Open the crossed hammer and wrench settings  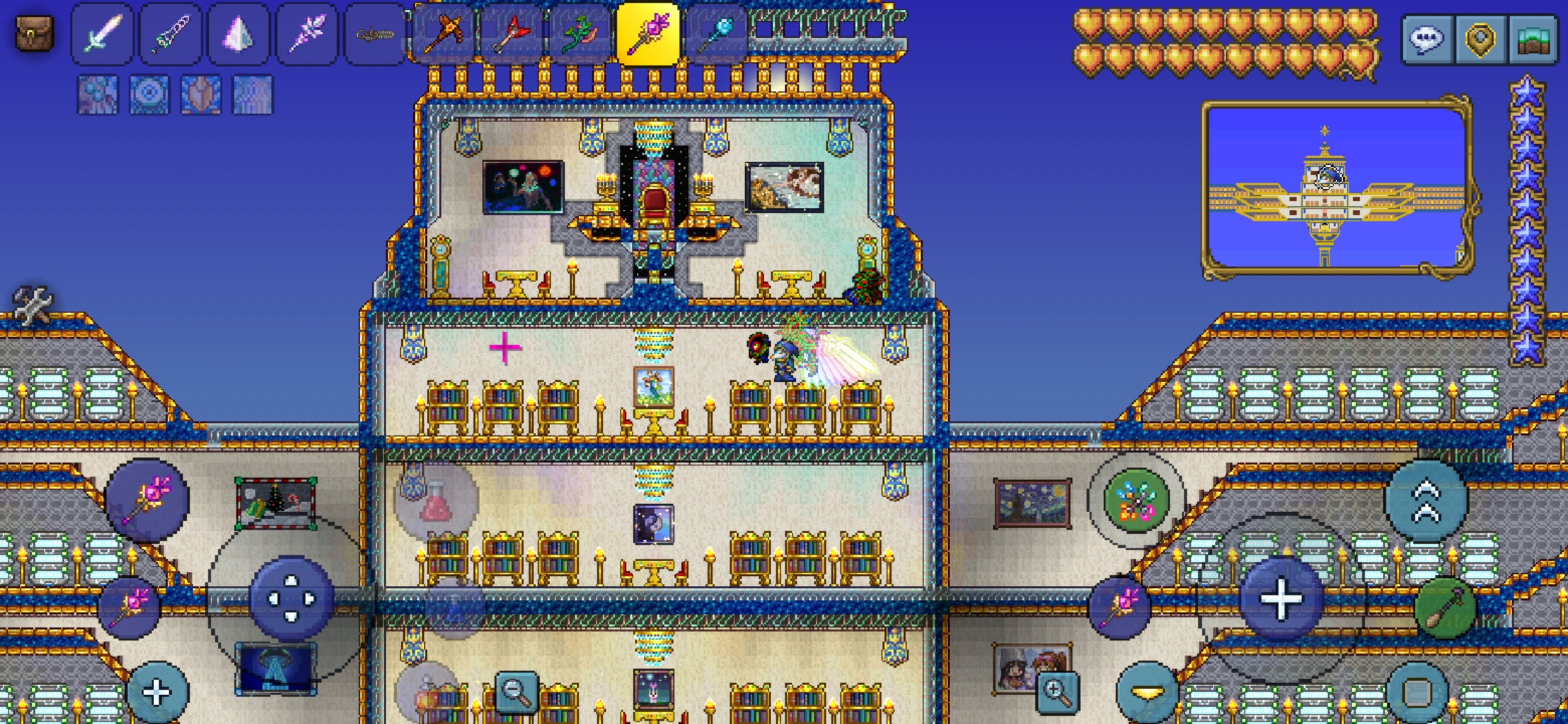click(x=32, y=305)
